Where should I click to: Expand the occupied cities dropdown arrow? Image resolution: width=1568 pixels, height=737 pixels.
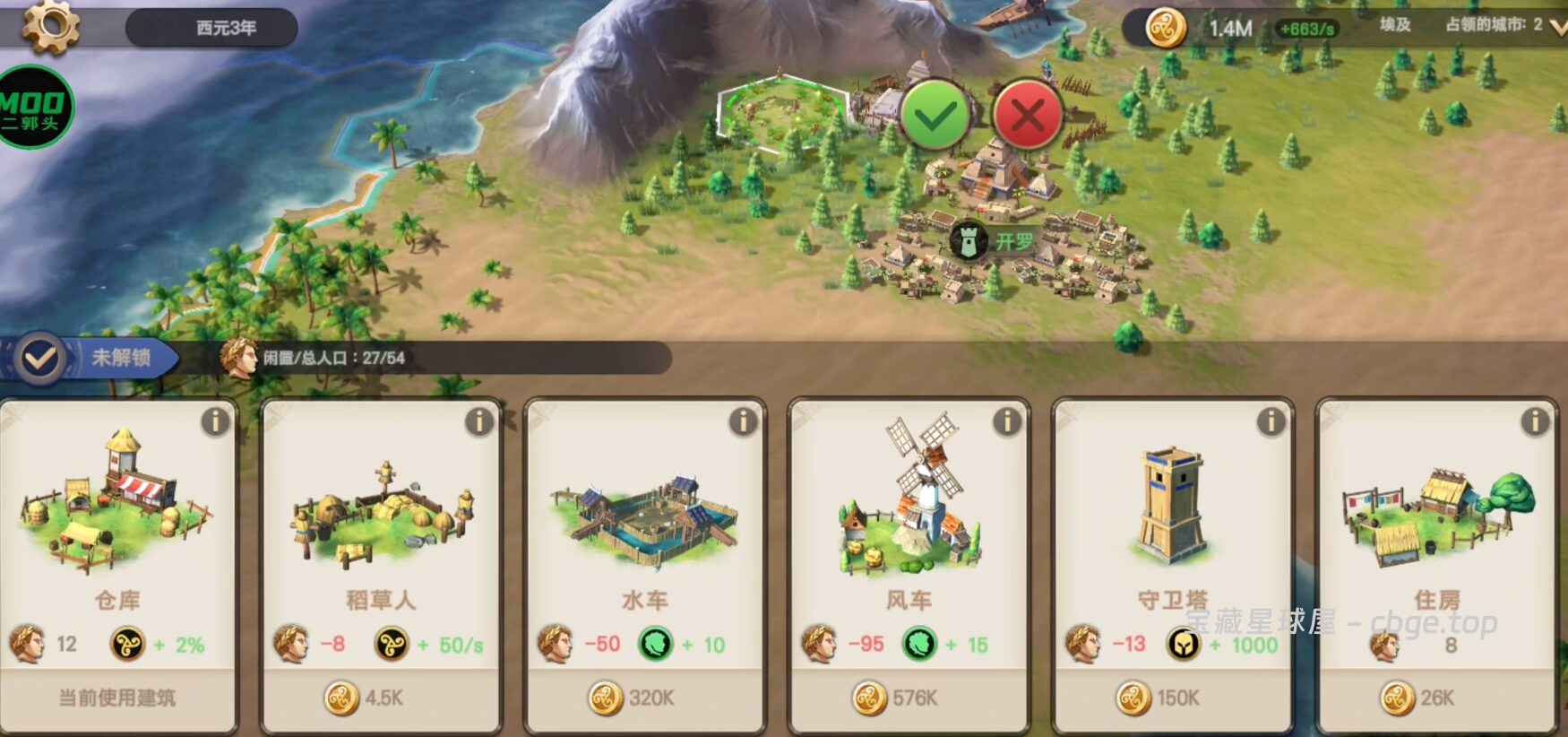[x=1558, y=27]
